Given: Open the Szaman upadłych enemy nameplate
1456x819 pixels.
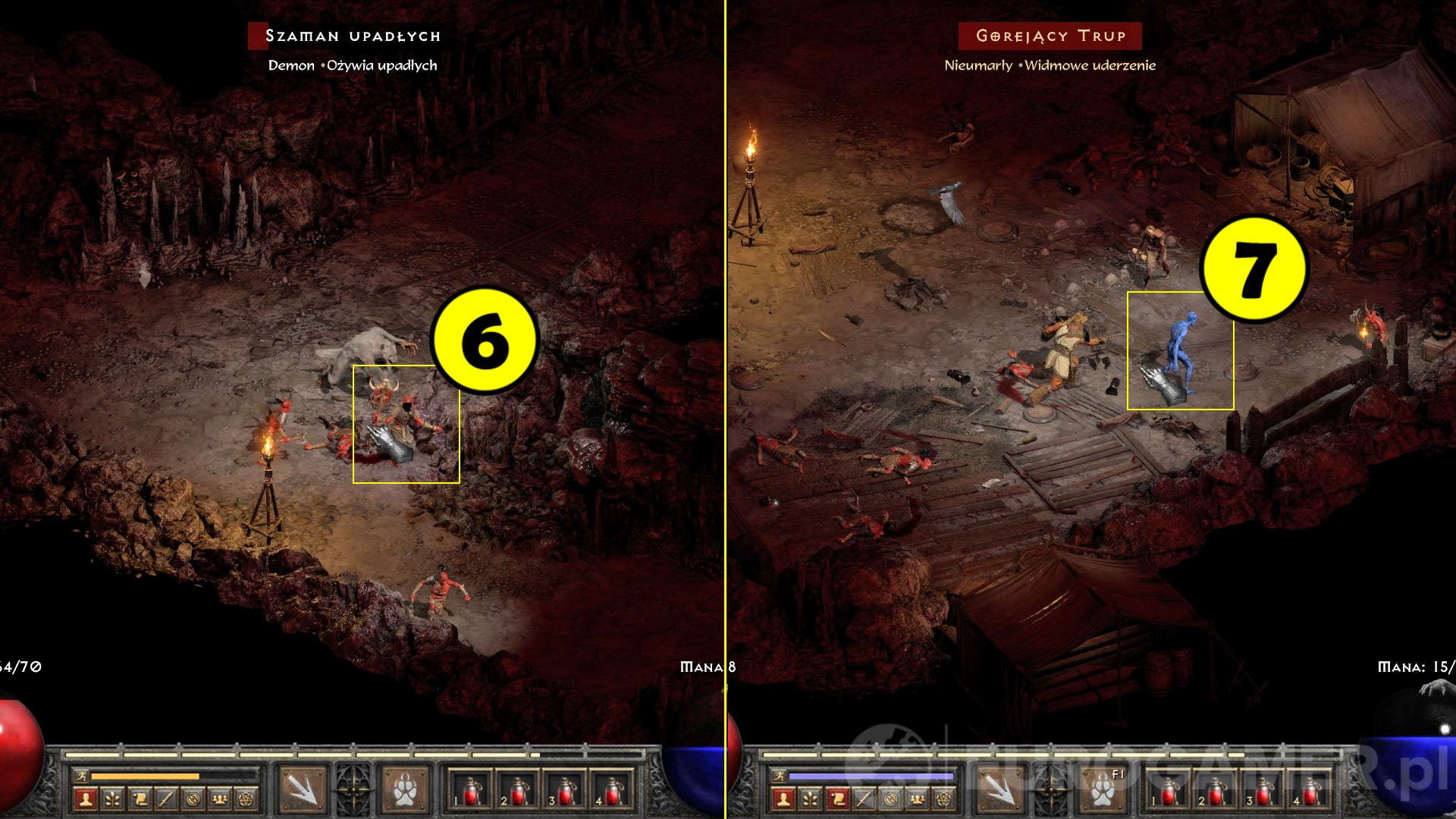Looking at the screenshot, I should tap(354, 33).
